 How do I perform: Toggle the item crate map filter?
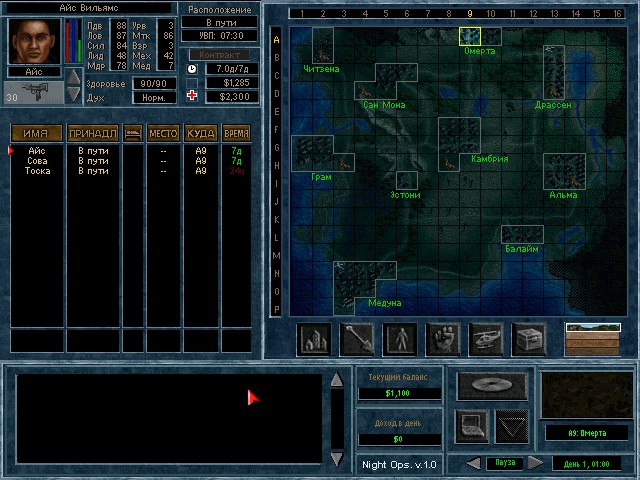[529, 340]
